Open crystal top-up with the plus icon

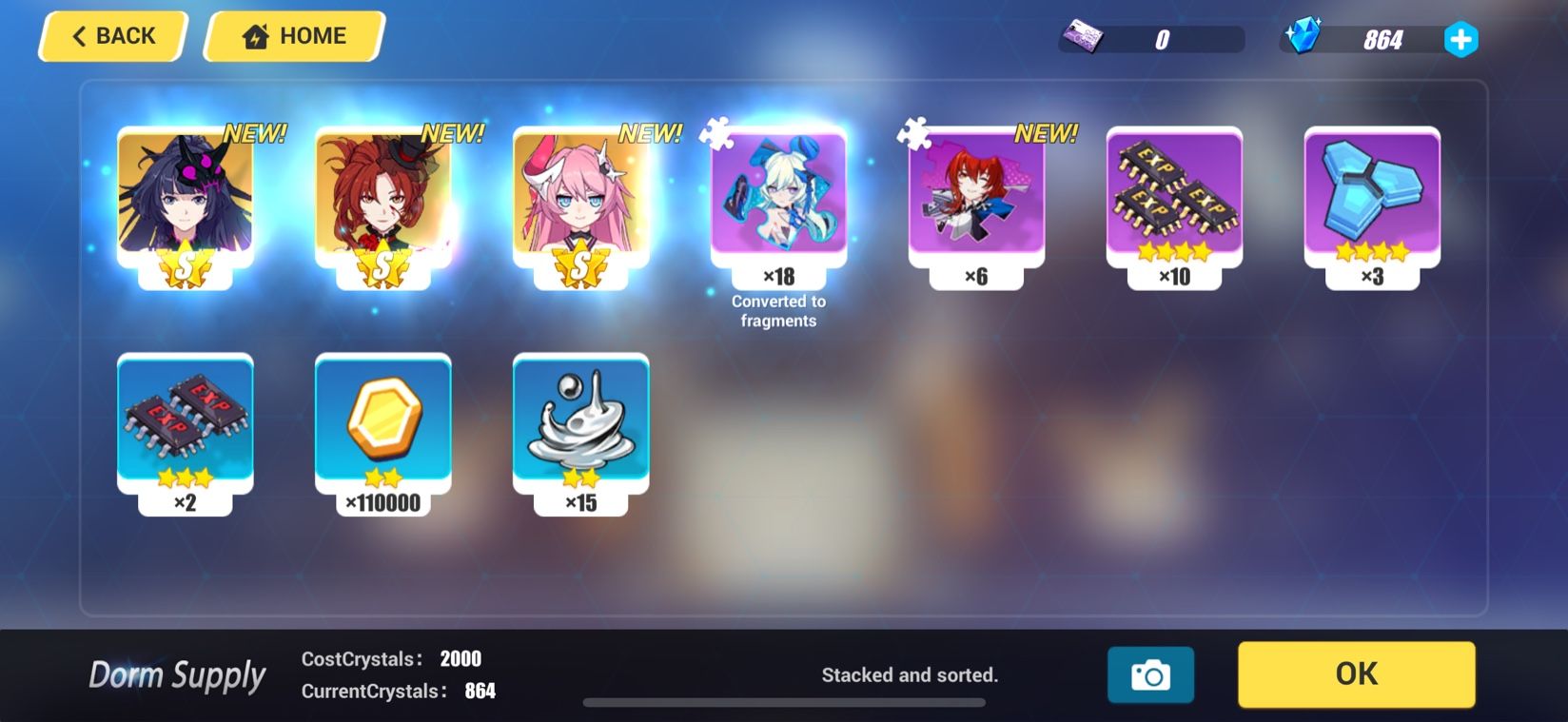[x=1462, y=37]
